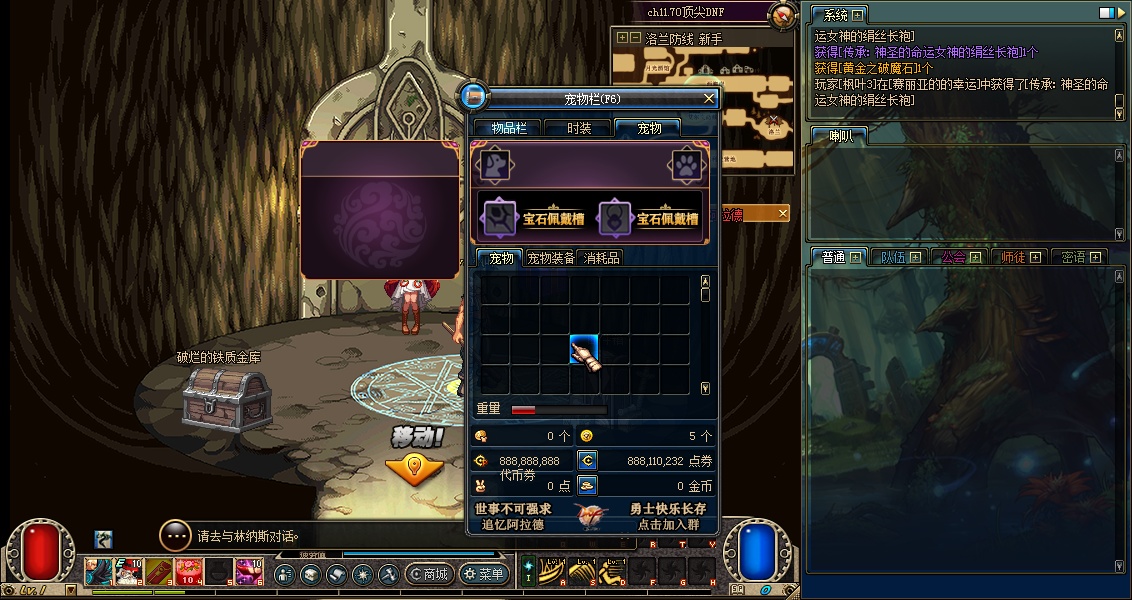
Task: Select the 宠物装备 pet equipment sub-tab
Action: coord(551,258)
